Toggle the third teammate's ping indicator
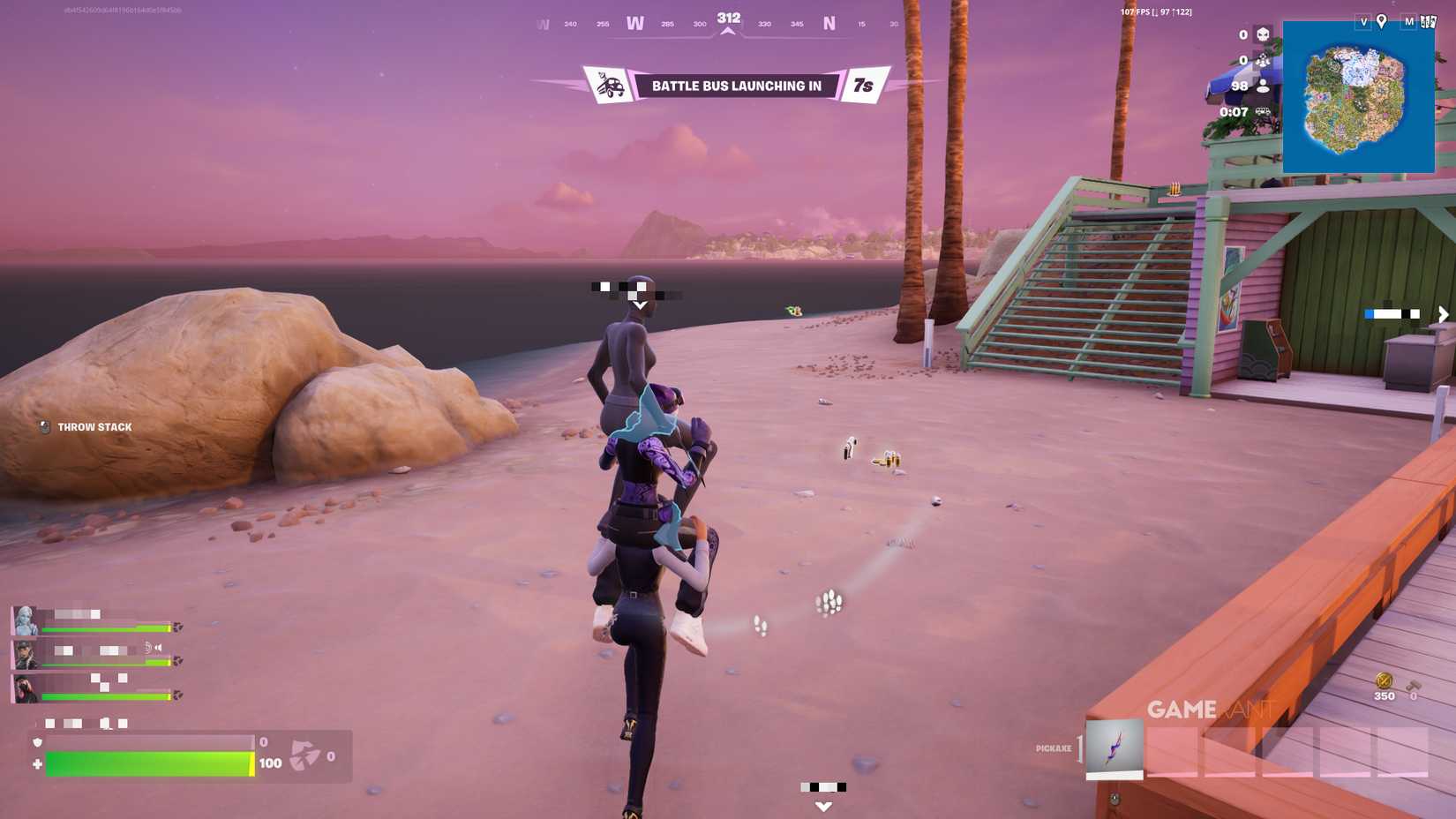 coord(176,695)
